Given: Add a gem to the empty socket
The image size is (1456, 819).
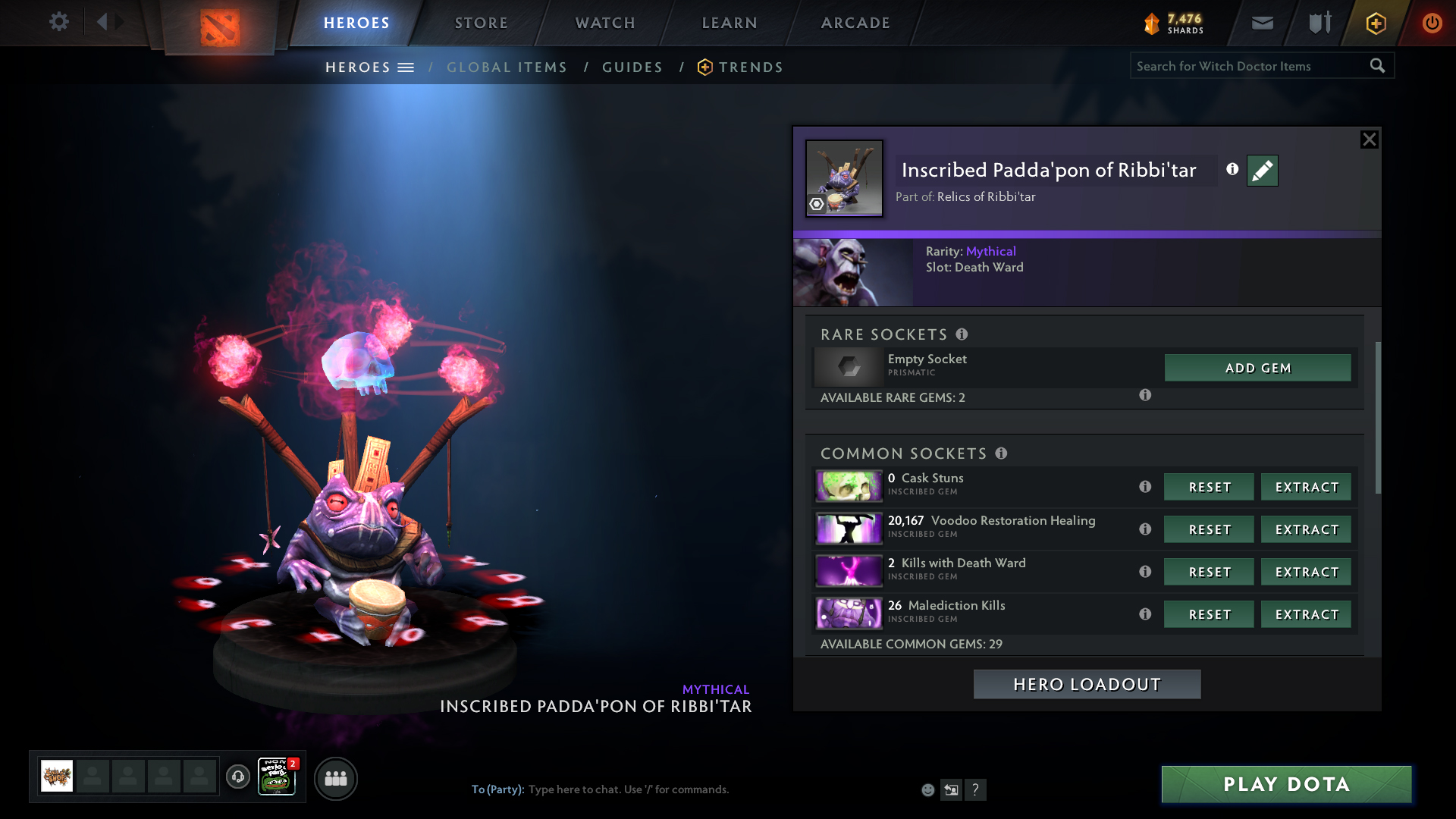Looking at the screenshot, I should coord(1257,368).
